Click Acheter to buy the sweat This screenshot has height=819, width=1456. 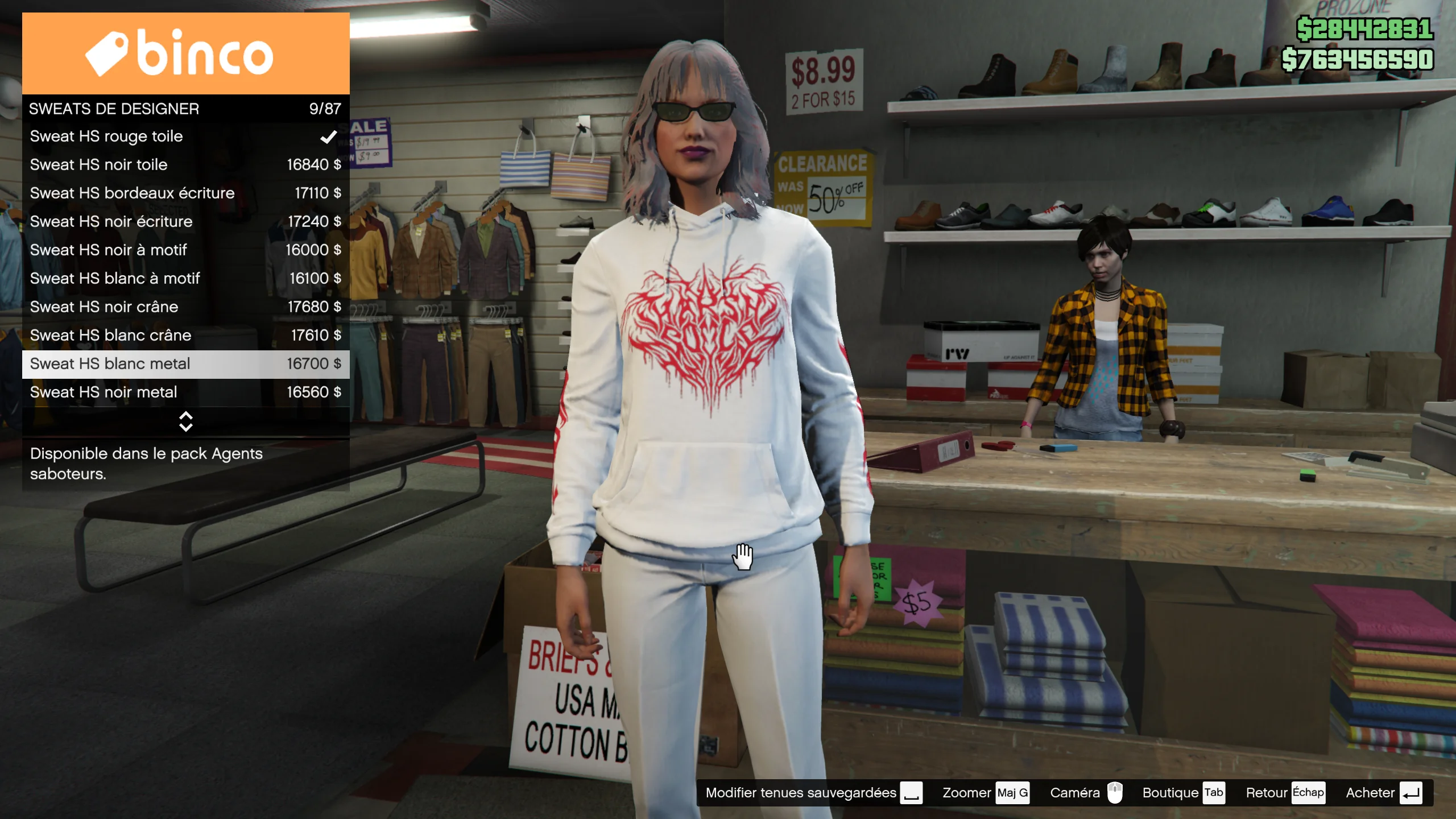1383,793
